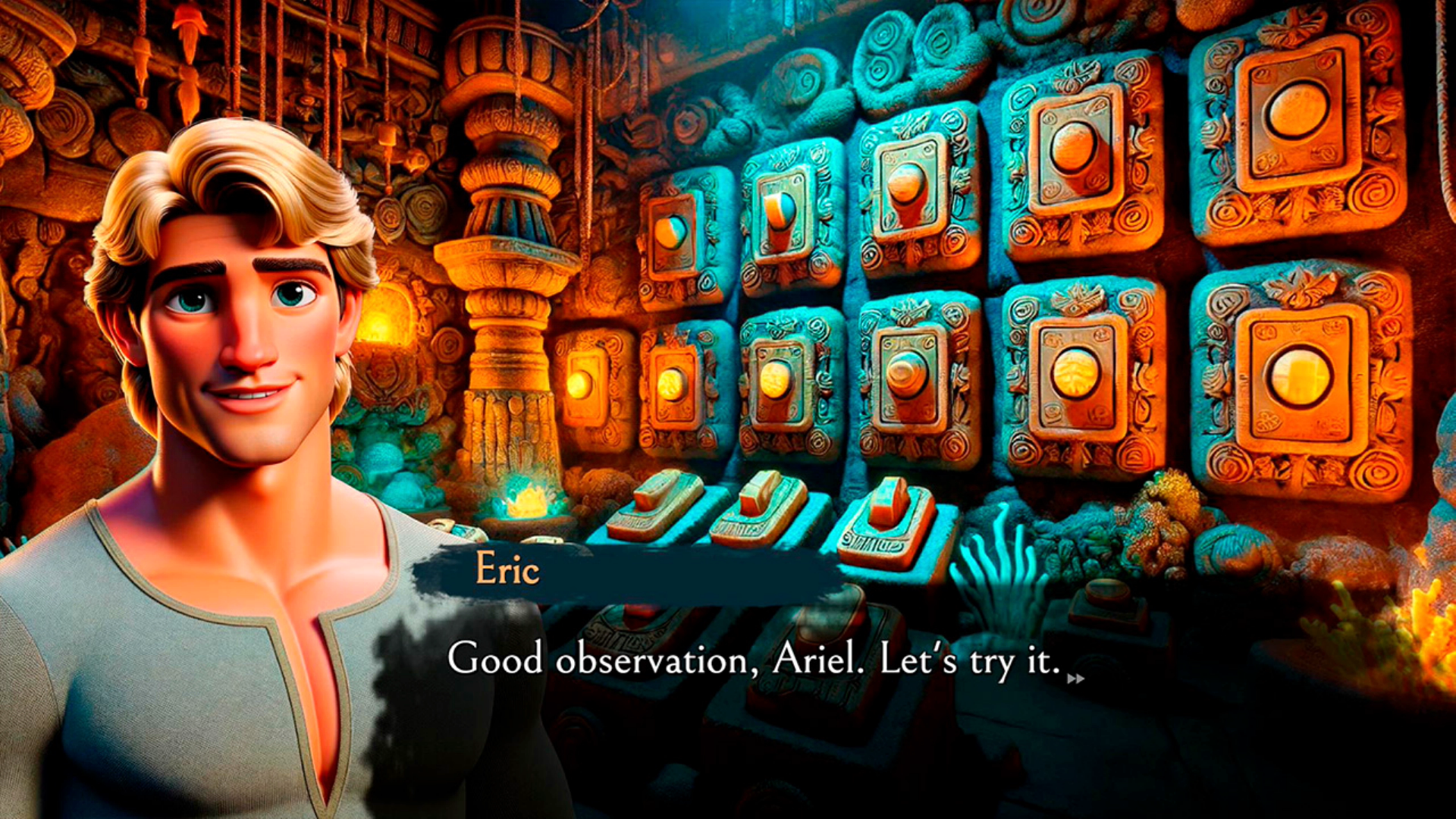Click the double-arrow continue indicator after the dialogue
The image size is (1456, 819).
[1075, 679]
